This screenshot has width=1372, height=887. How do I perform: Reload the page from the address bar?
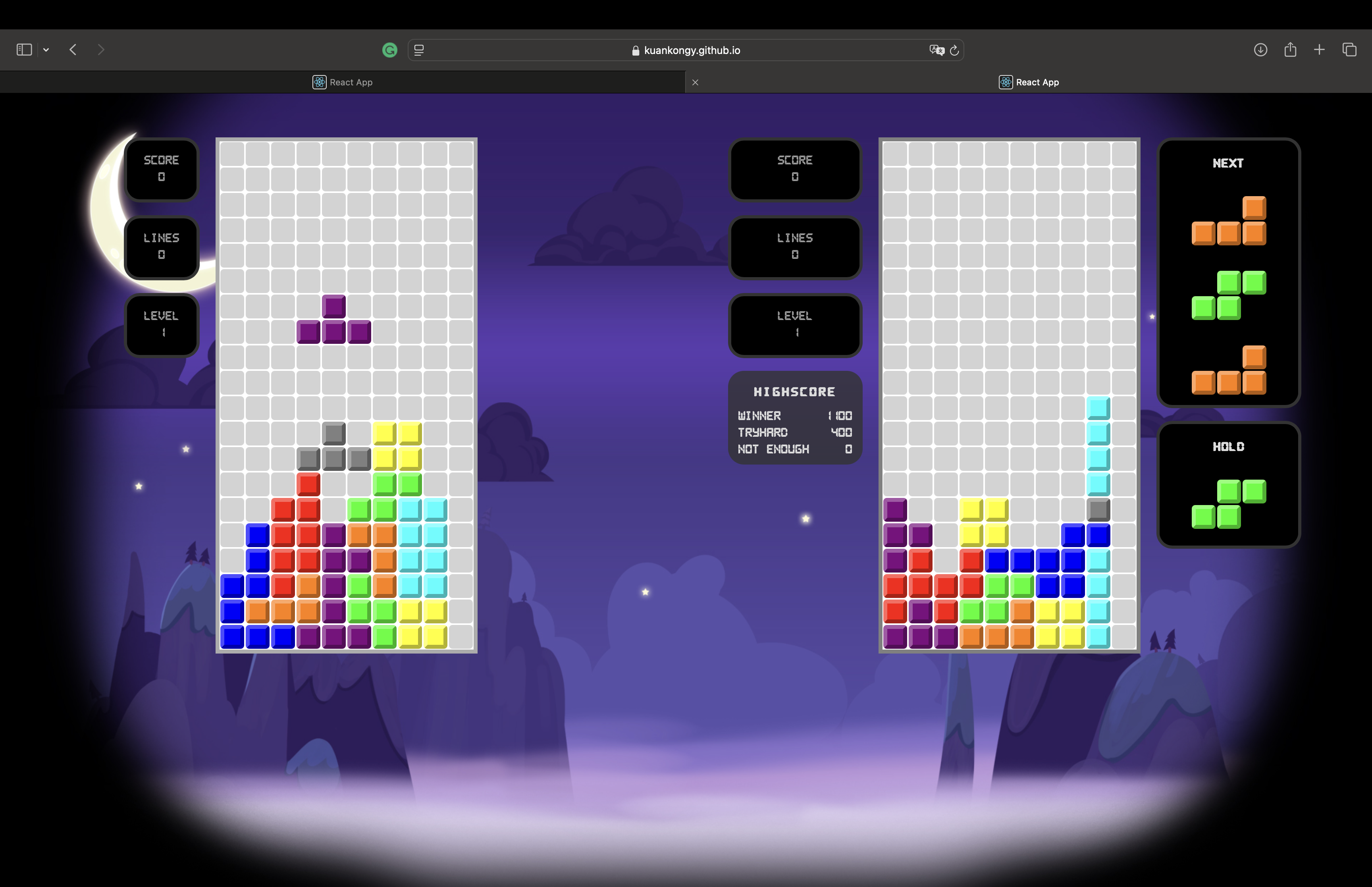point(954,51)
